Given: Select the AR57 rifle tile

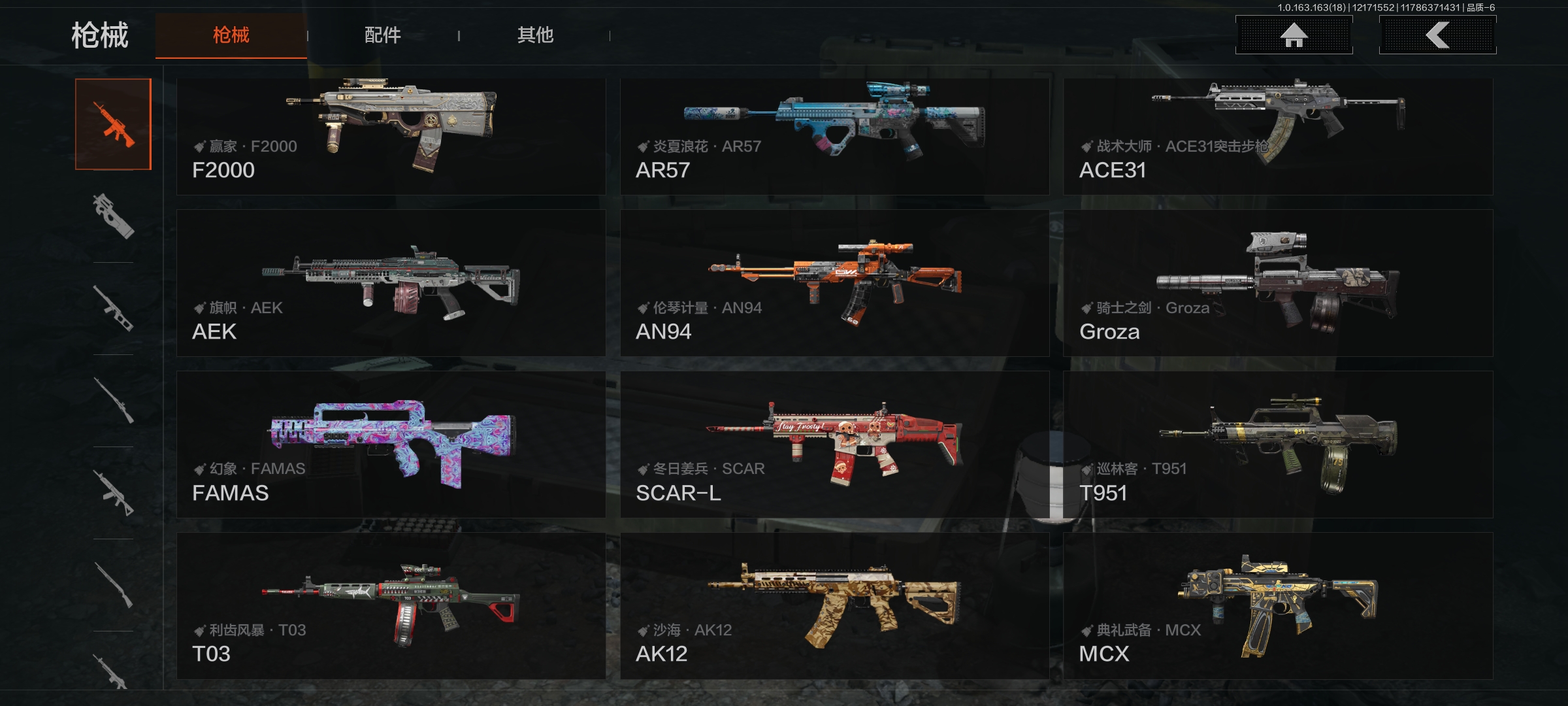Looking at the screenshot, I should click(x=834, y=137).
